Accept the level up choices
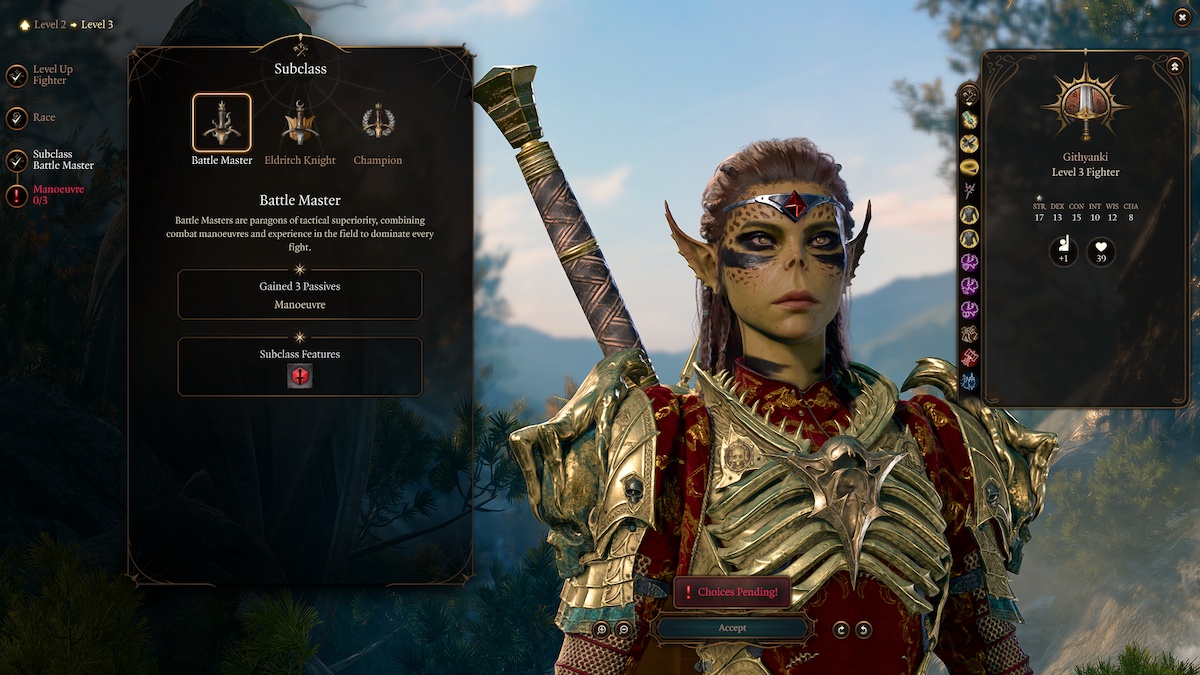This screenshot has height=675, width=1200. [732, 628]
